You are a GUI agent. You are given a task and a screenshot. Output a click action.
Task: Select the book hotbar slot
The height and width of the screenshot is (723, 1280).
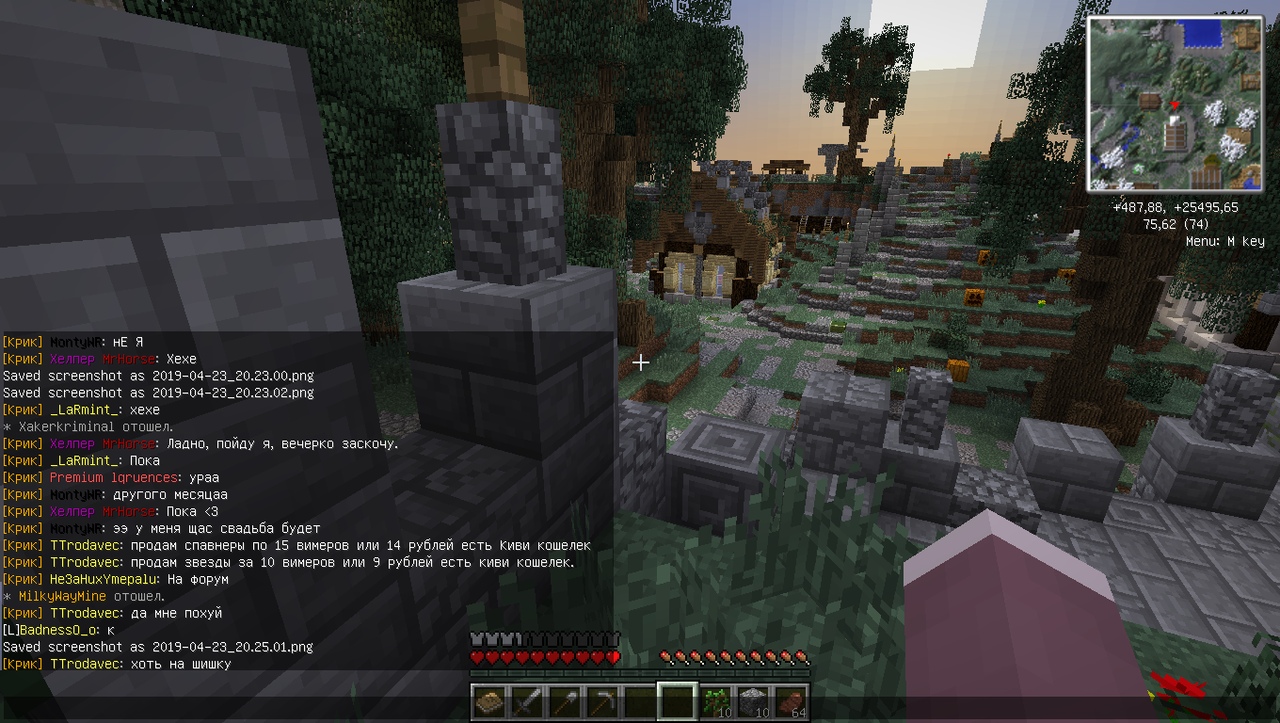(489, 702)
